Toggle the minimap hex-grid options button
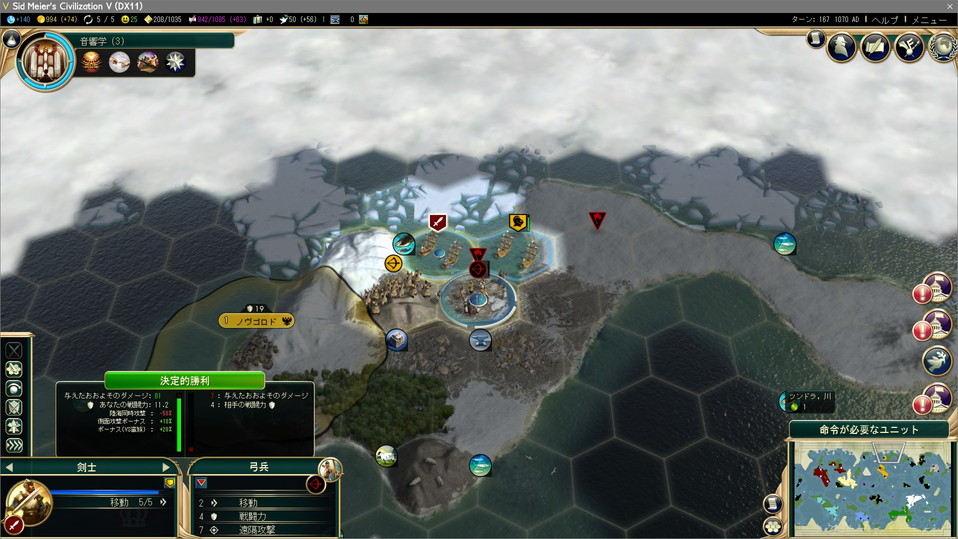The height and width of the screenshot is (539, 958). 772,526
